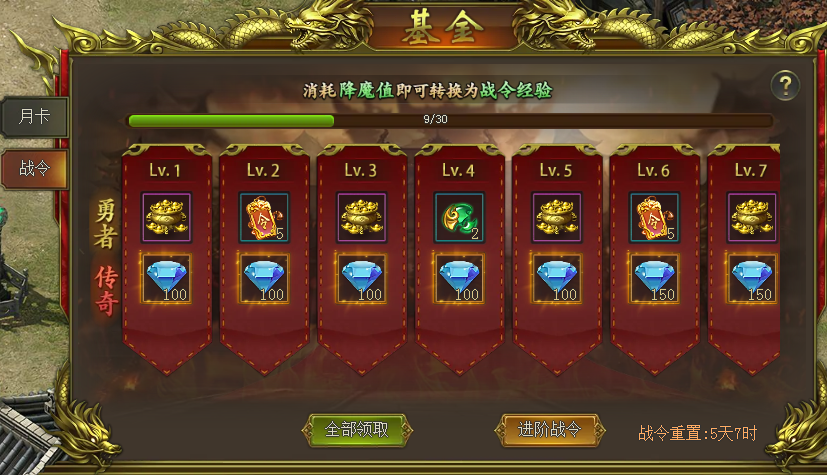Upgrade the pass via 进阶战令

pyautogui.click(x=550, y=429)
